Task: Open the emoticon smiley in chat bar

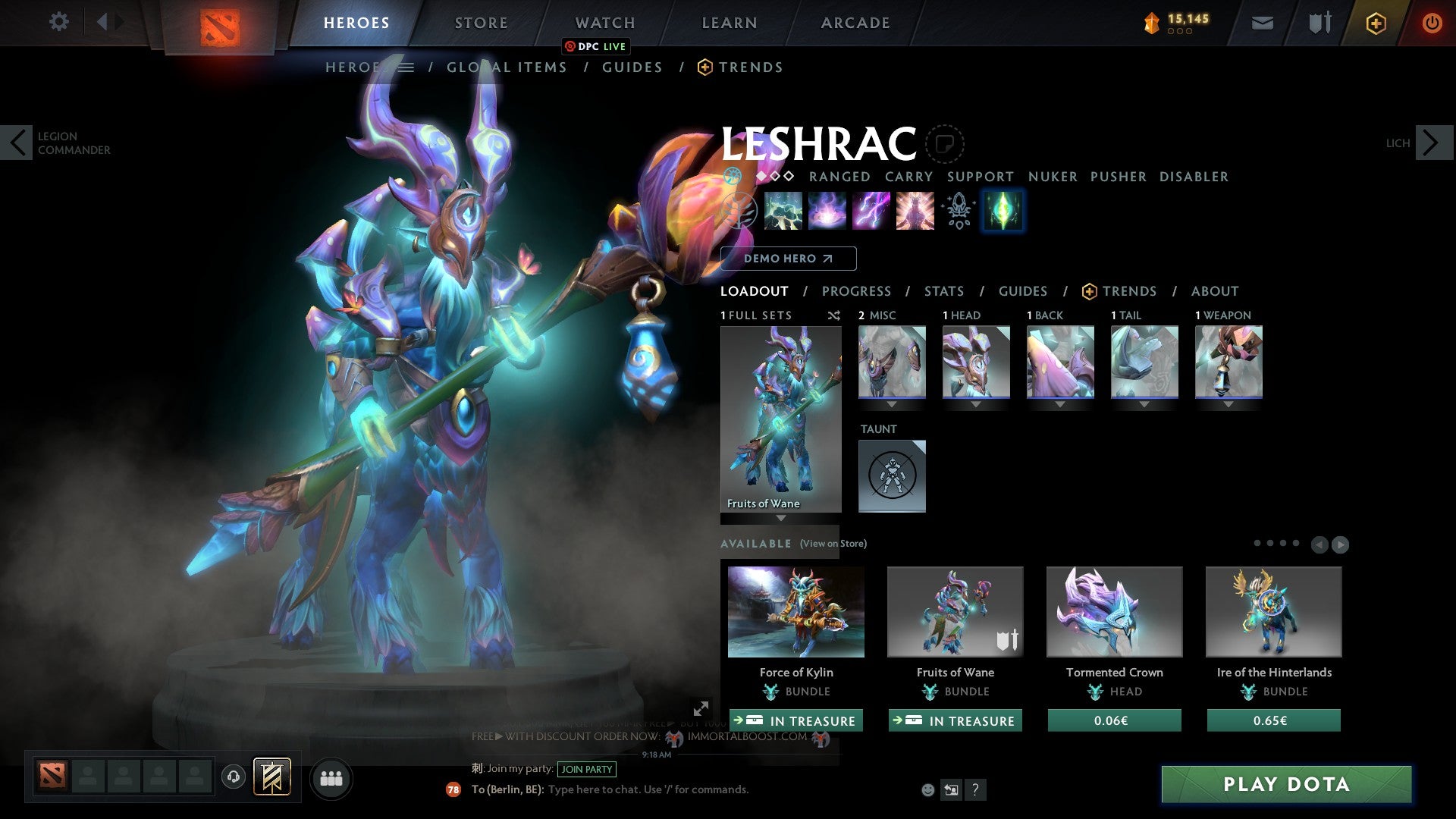Action: pos(927,789)
